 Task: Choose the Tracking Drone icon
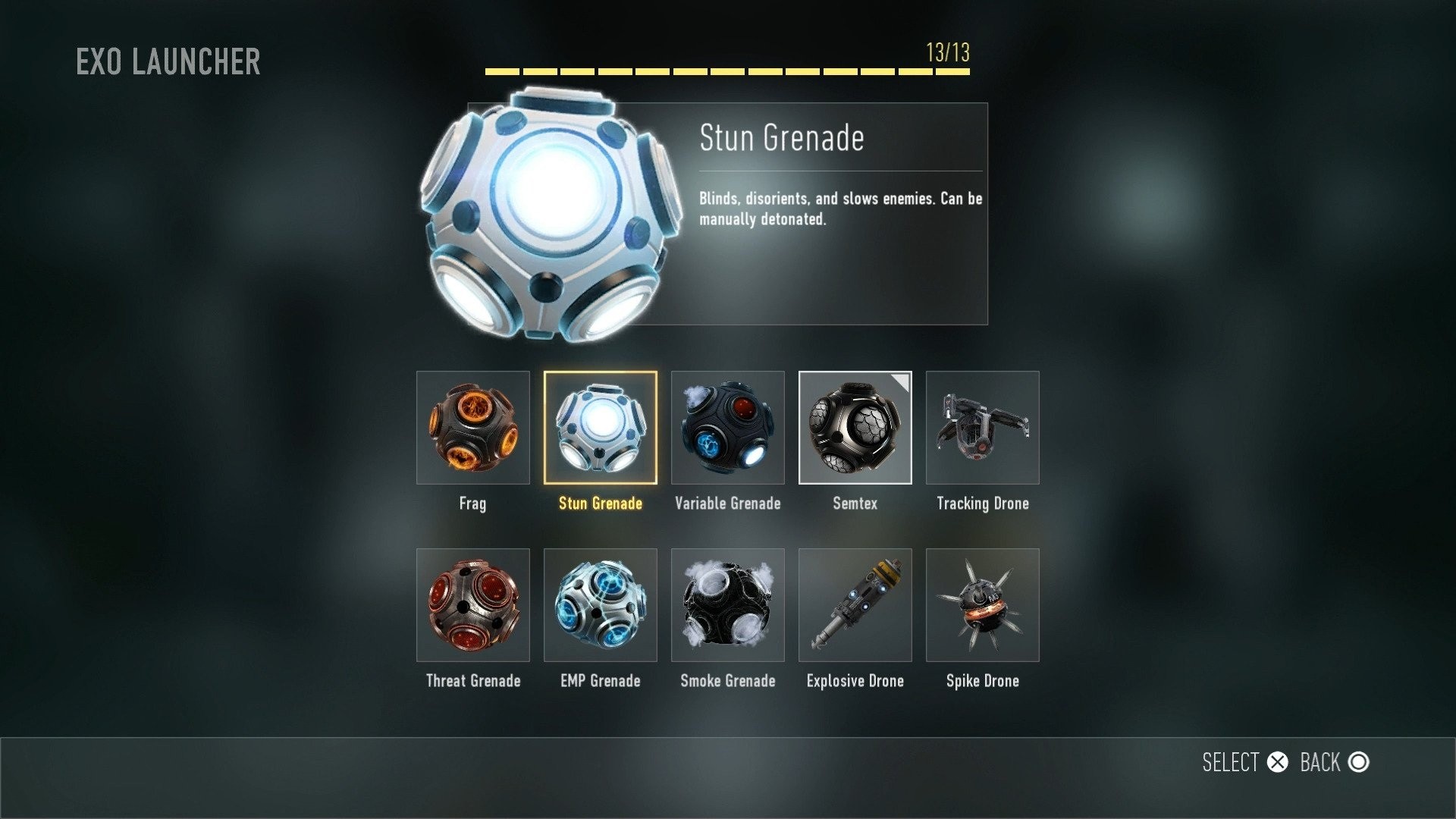click(982, 428)
